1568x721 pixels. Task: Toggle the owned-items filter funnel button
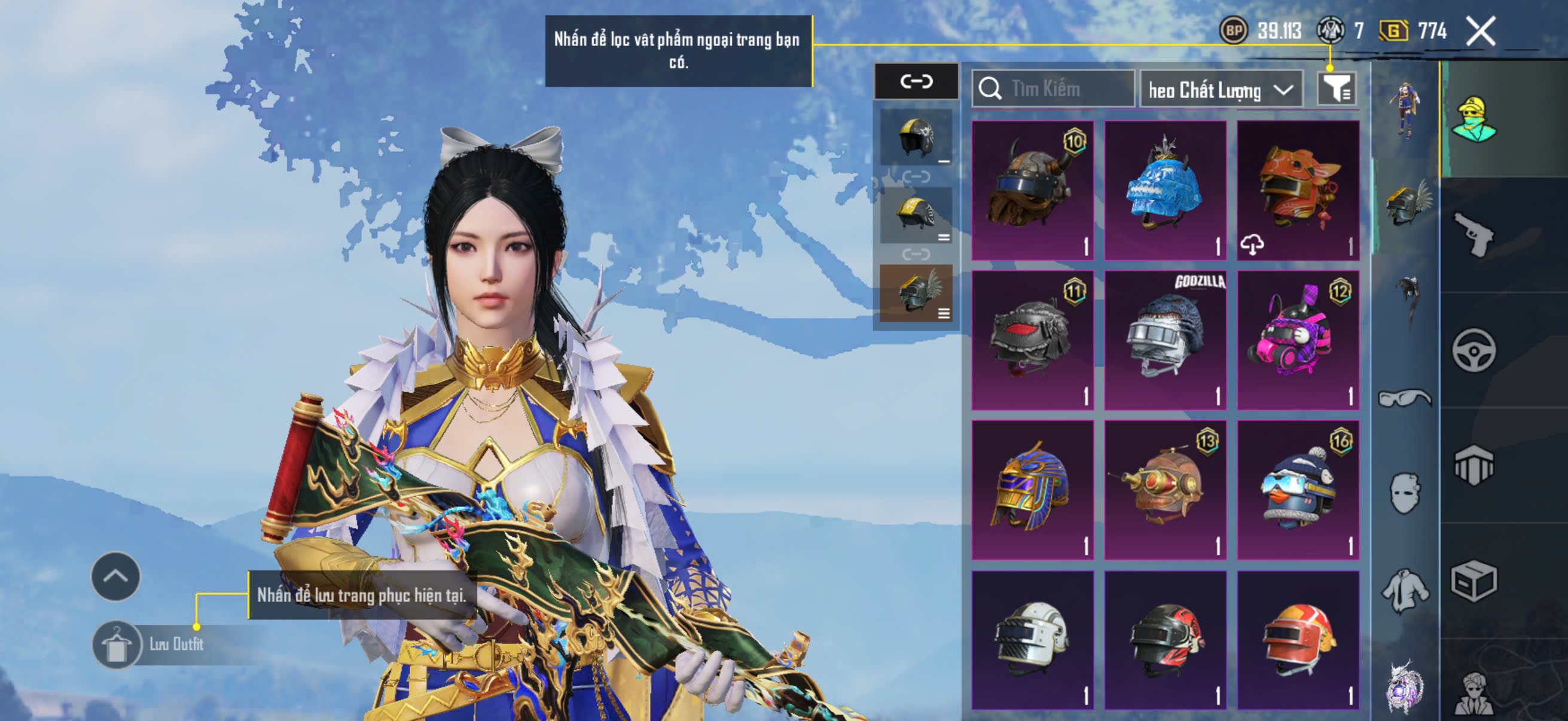point(1335,90)
